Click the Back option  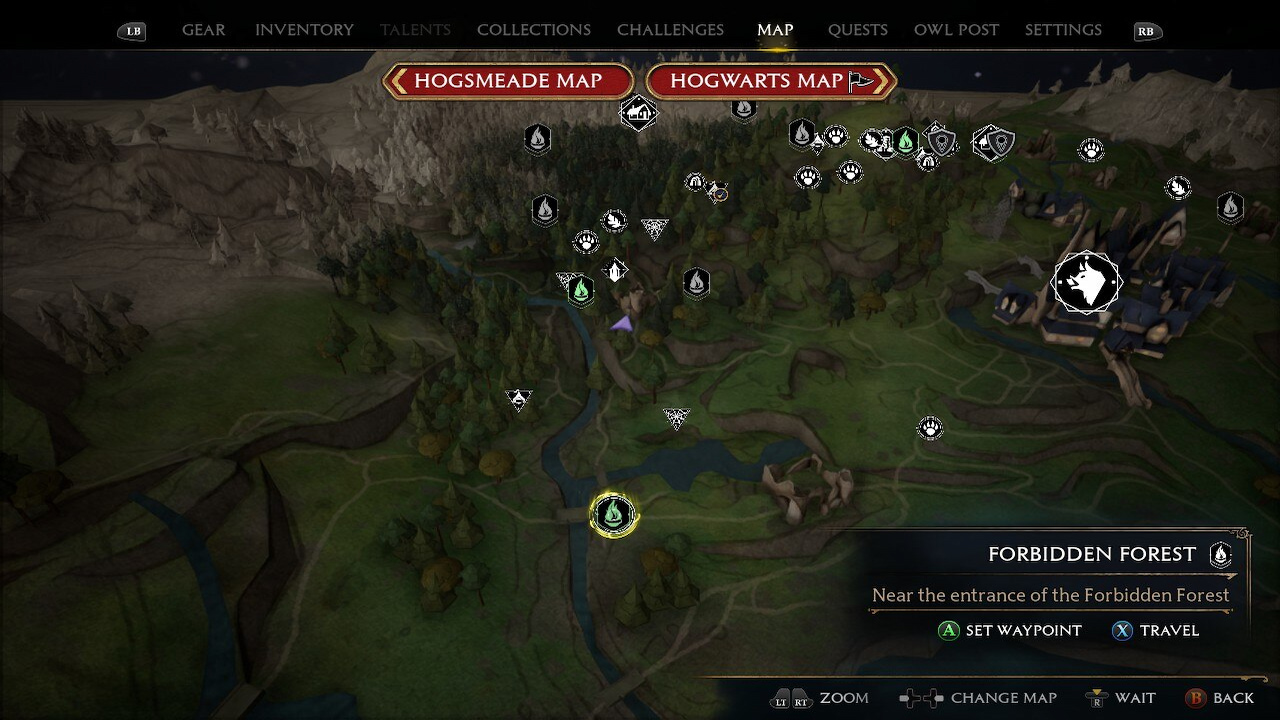click(1219, 698)
